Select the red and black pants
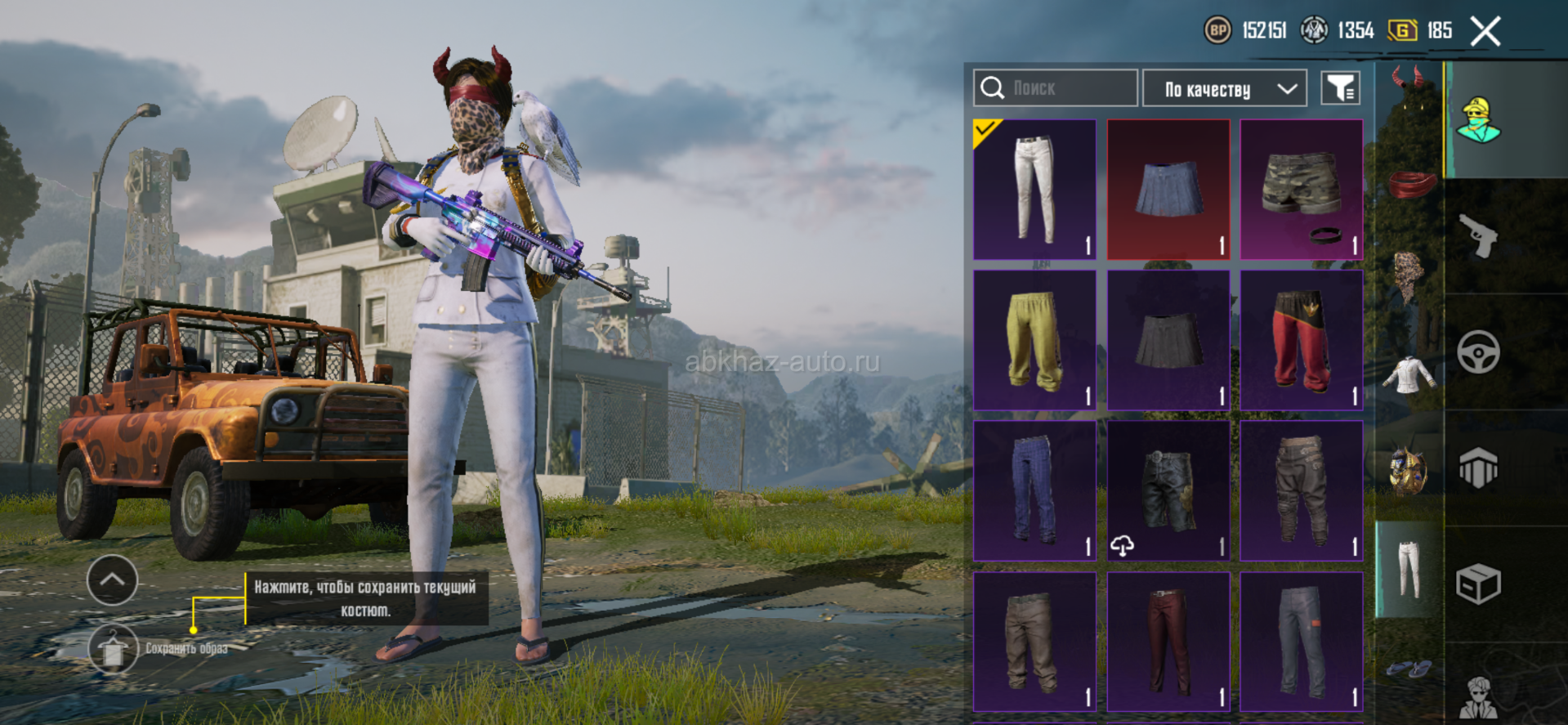 [1302, 340]
